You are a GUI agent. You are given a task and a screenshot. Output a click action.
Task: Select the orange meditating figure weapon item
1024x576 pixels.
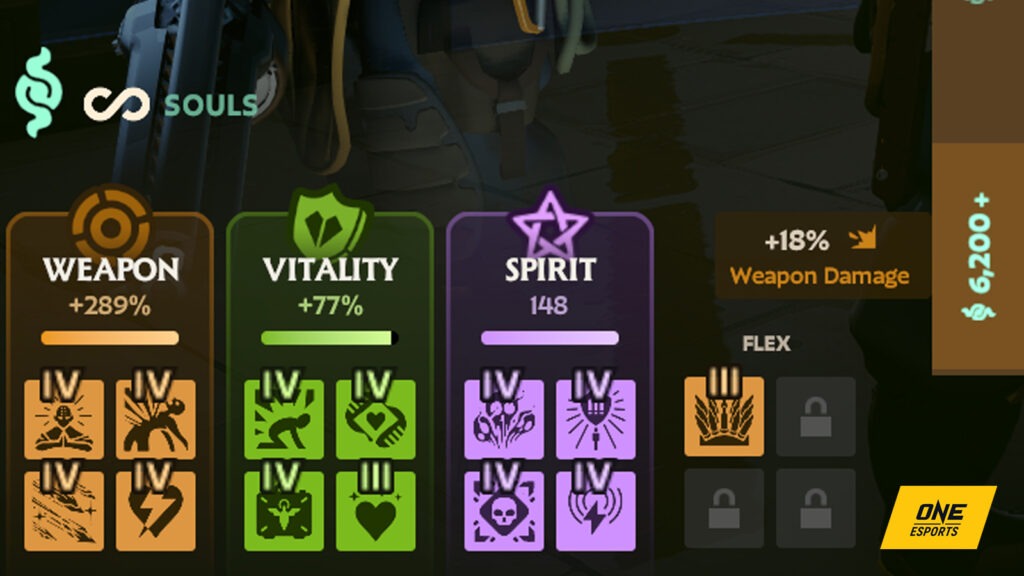(64, 420)
